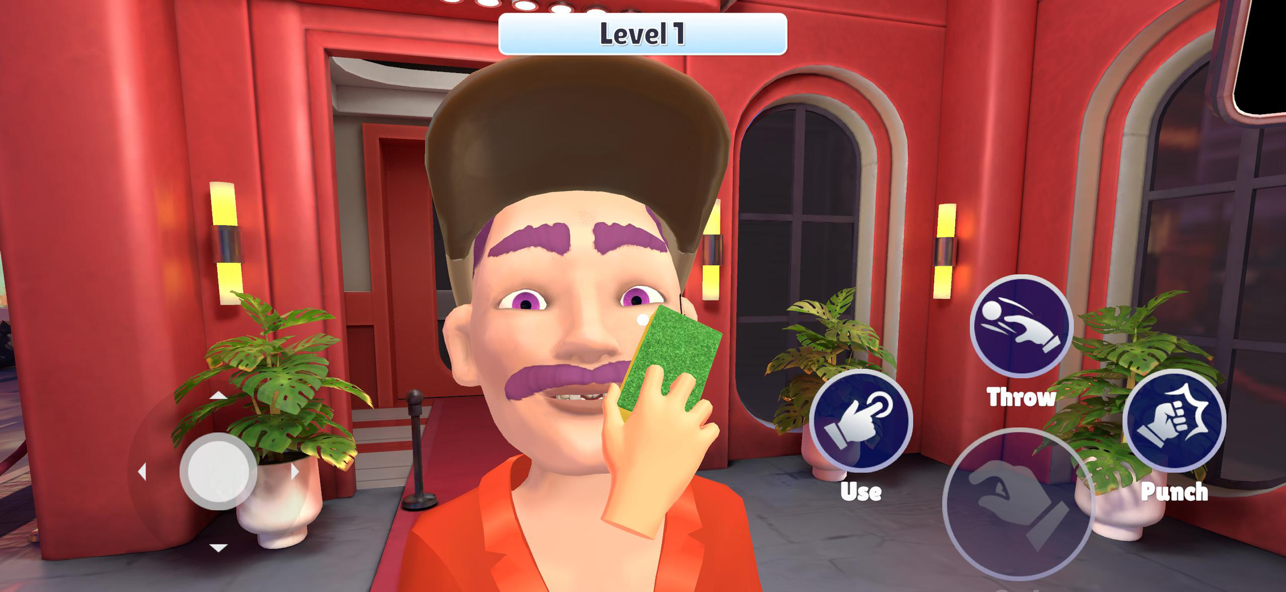Hit the Punch button
The image size is (1286, 592).
click(1173, 421)
